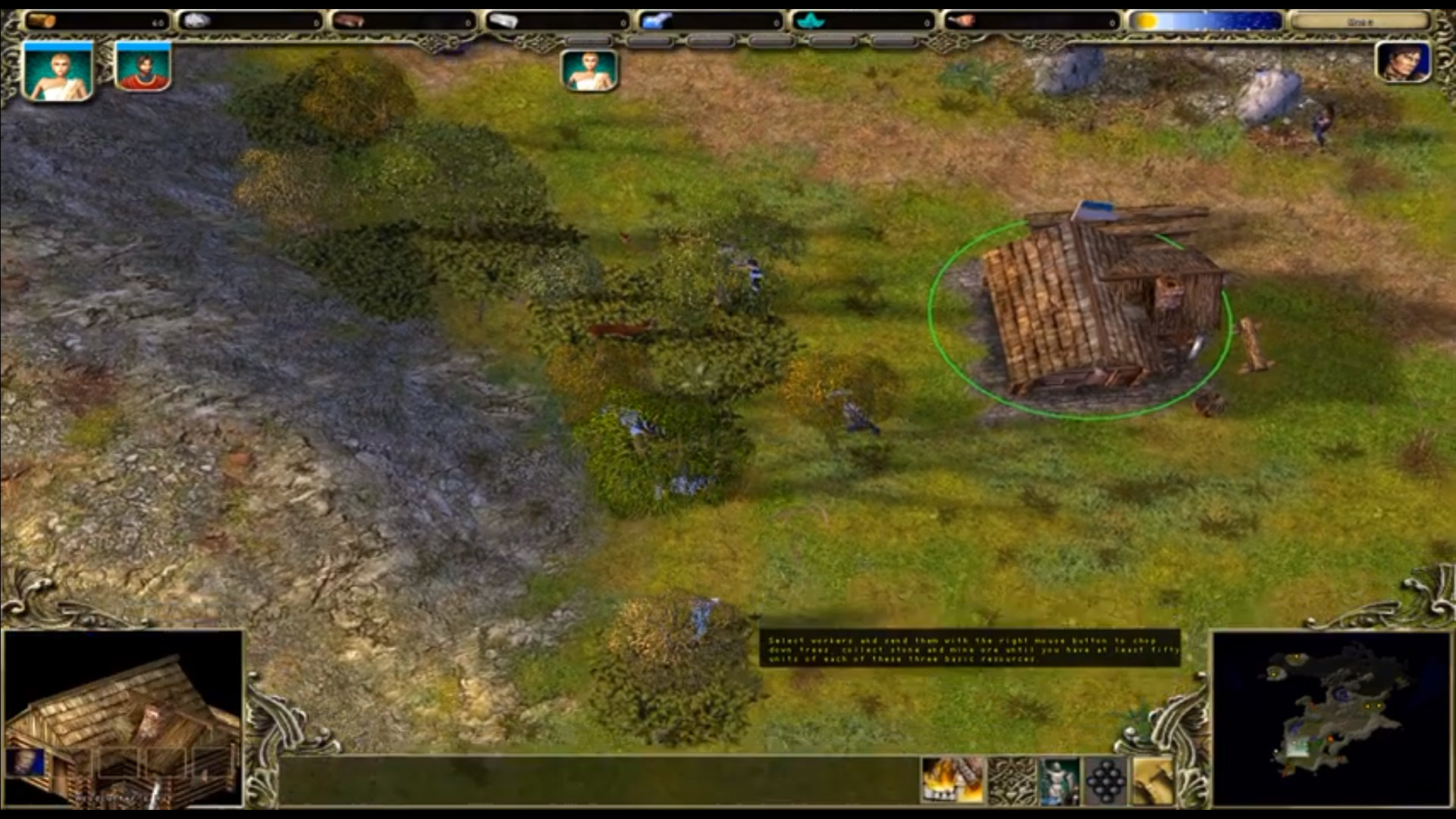
Task: Open the dark-haired avatar portrait
Action: tap(1402, 62)
